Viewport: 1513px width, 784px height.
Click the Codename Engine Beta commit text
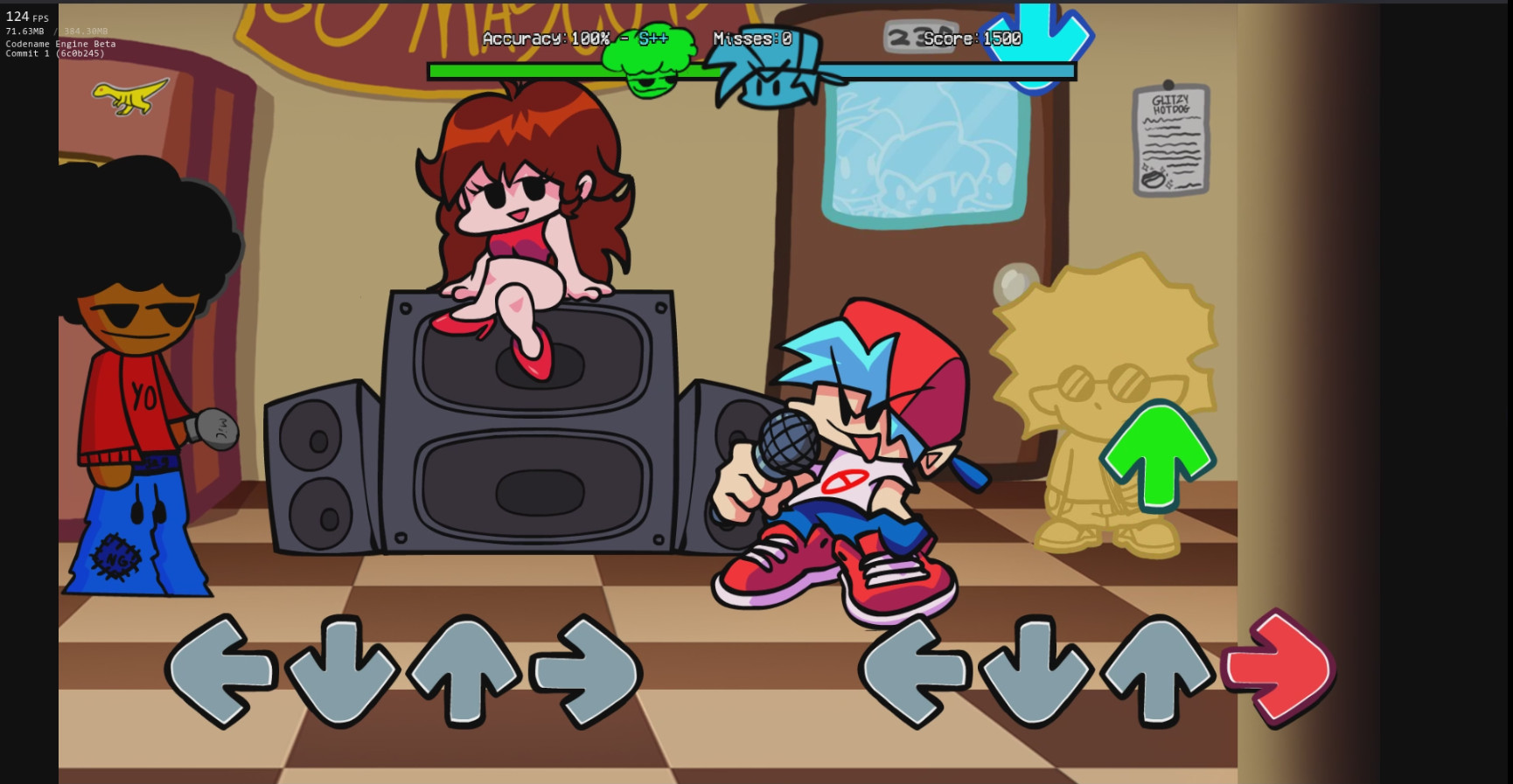pos(57,48)
